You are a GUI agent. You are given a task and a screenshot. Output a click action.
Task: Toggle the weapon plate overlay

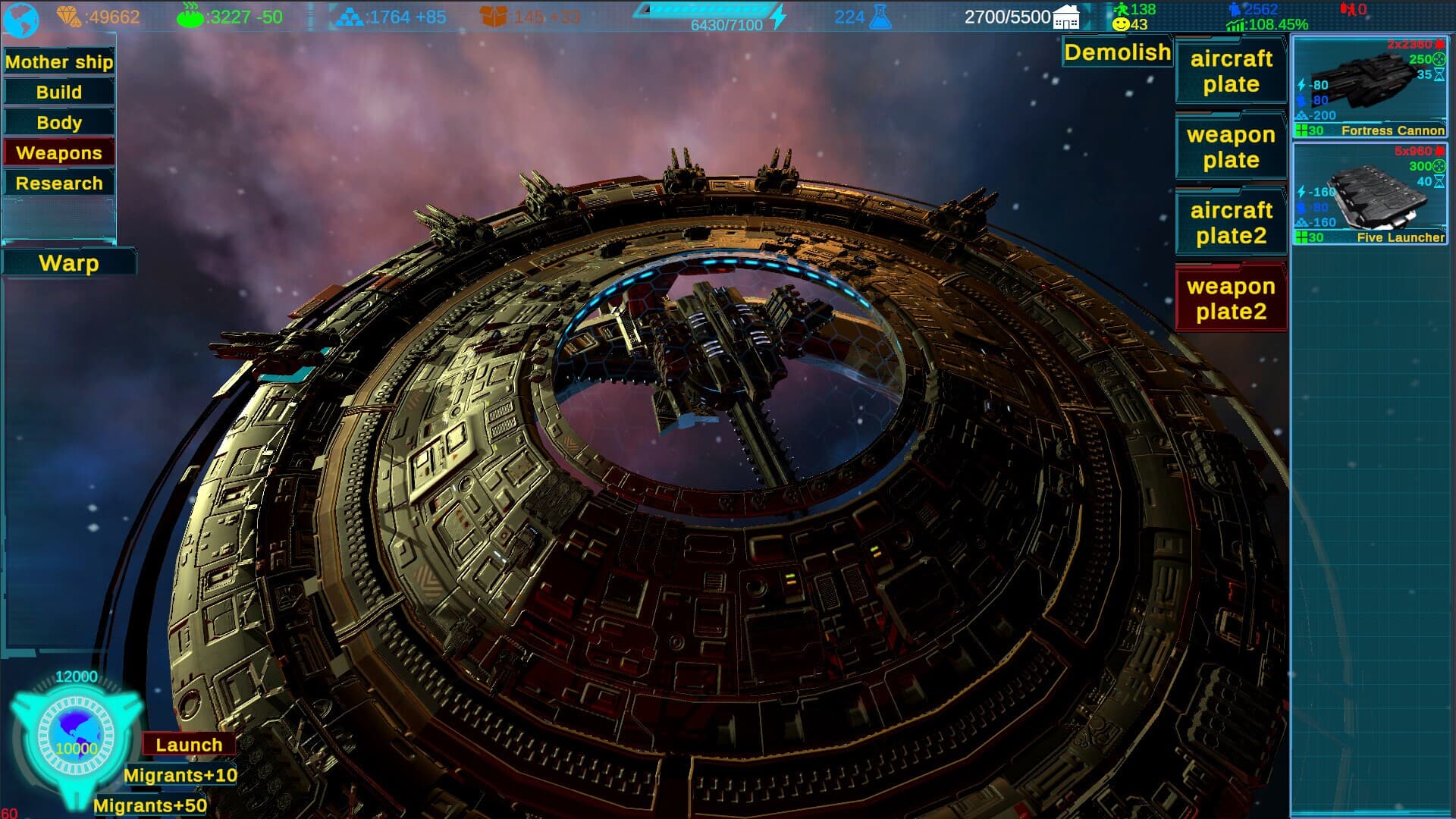[1230, 147]
